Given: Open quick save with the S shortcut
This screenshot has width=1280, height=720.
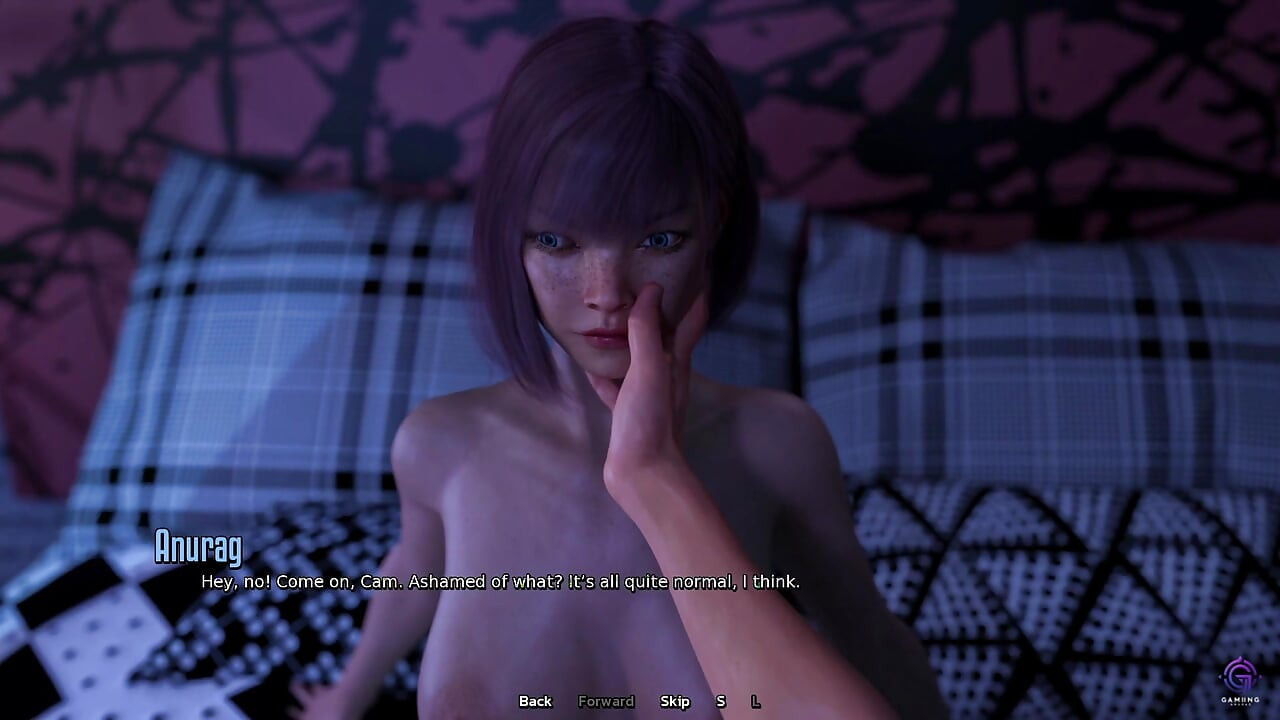Looking at the screenshot, I should point(719,702).
